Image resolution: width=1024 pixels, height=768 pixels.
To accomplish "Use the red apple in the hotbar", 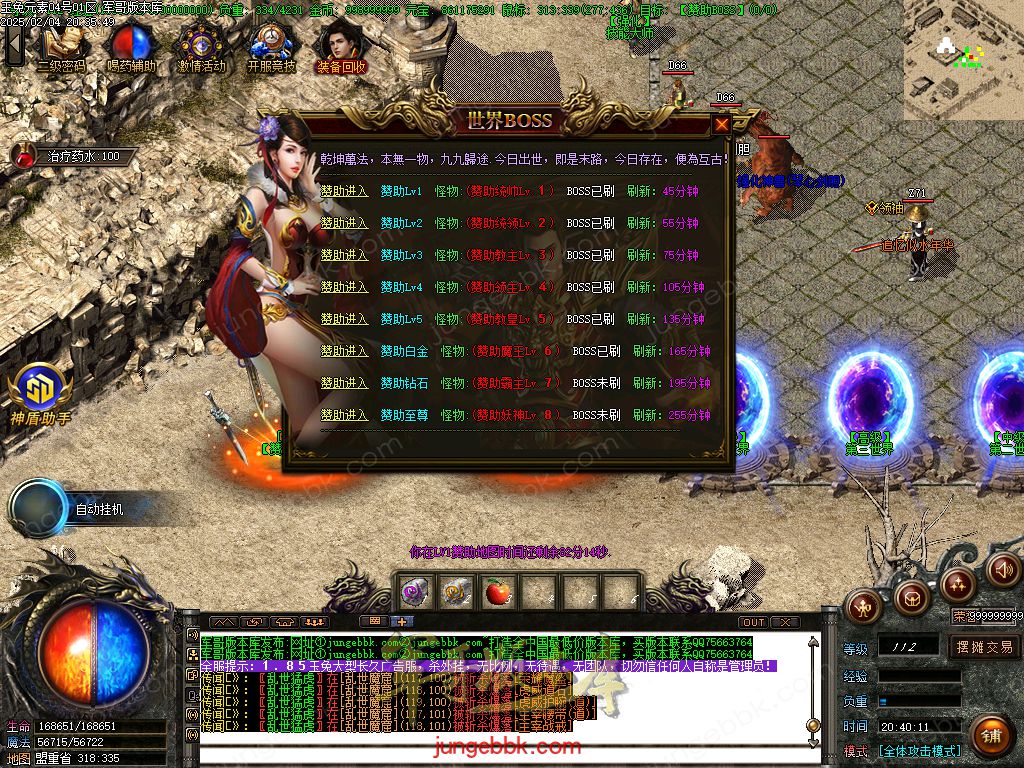I will (497, 592).
